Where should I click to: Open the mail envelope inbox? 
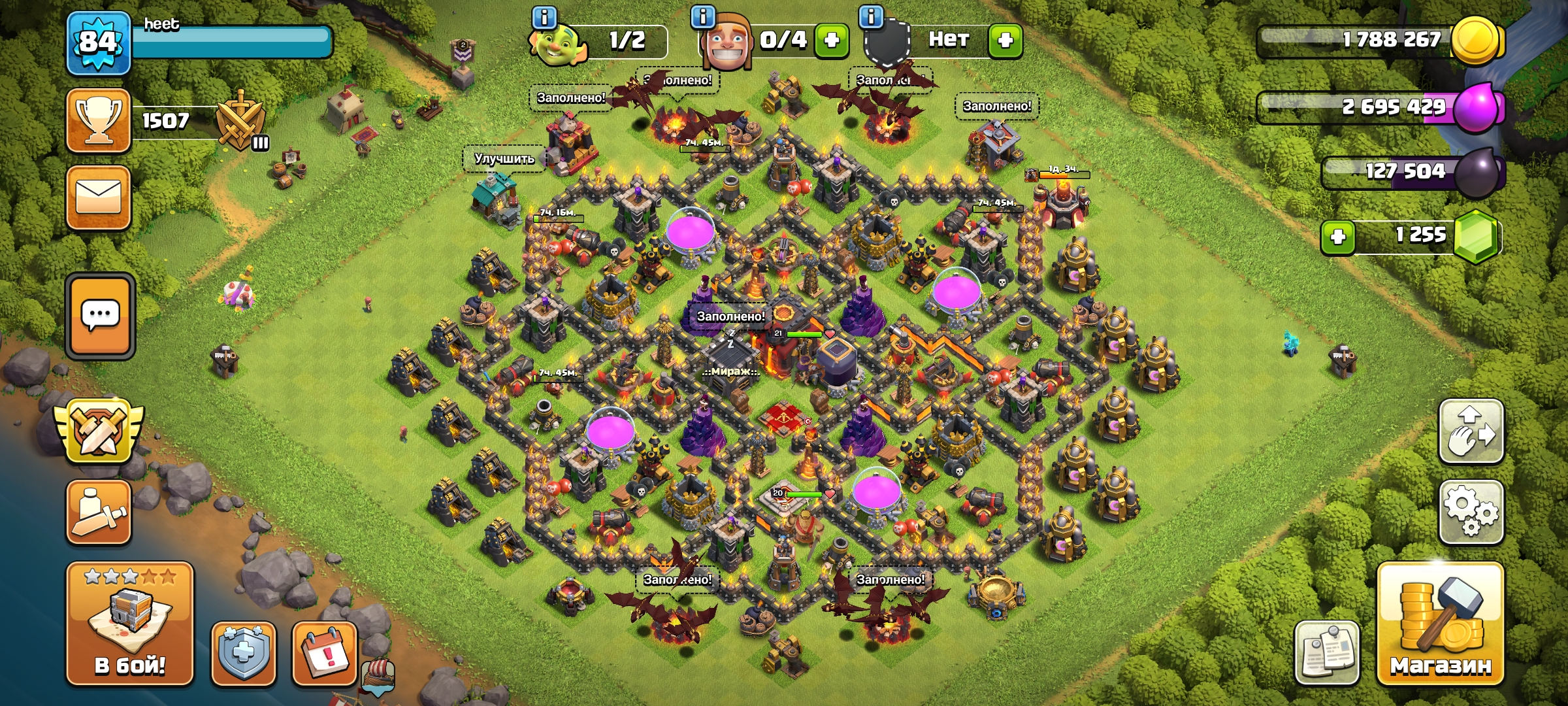[x=99, y=197]
